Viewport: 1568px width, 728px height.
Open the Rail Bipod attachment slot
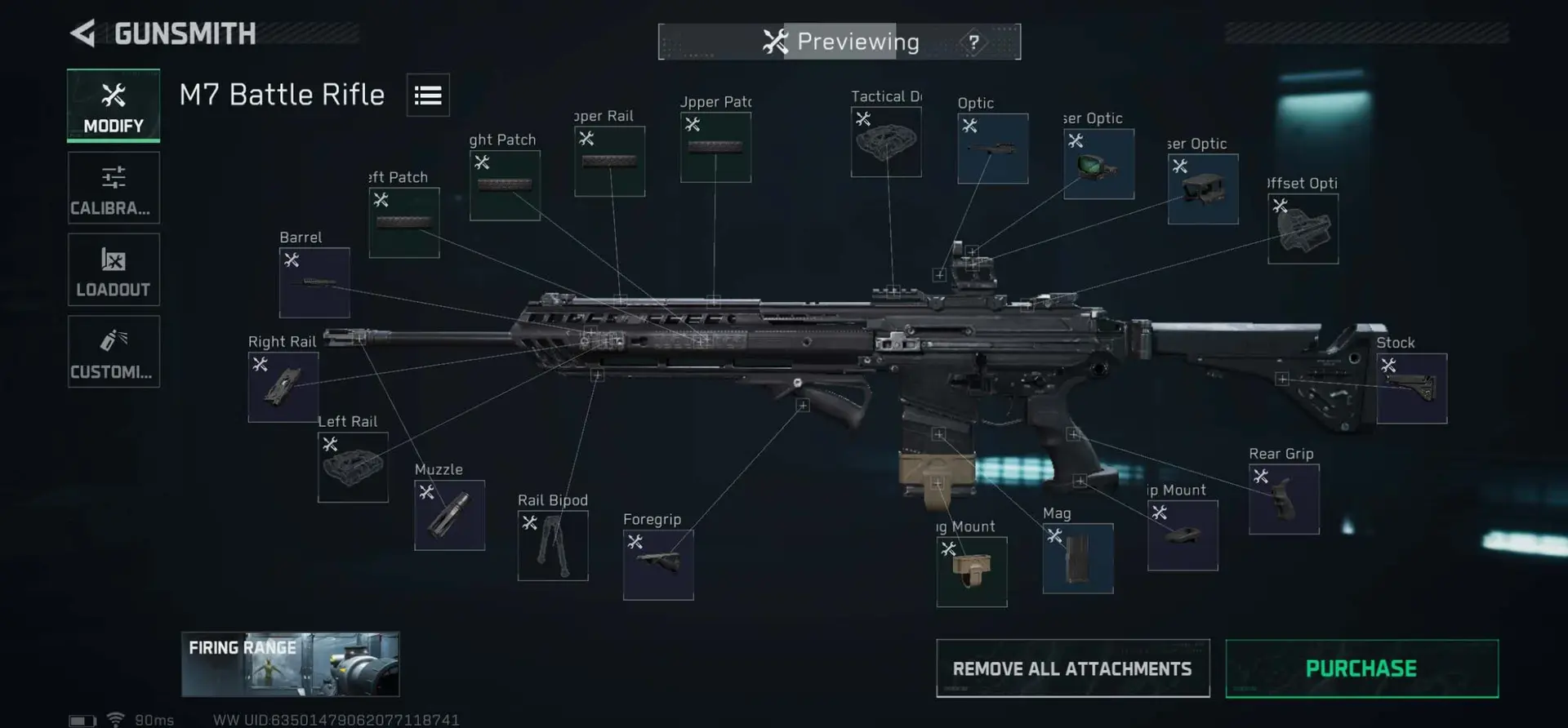pos(552,546)
